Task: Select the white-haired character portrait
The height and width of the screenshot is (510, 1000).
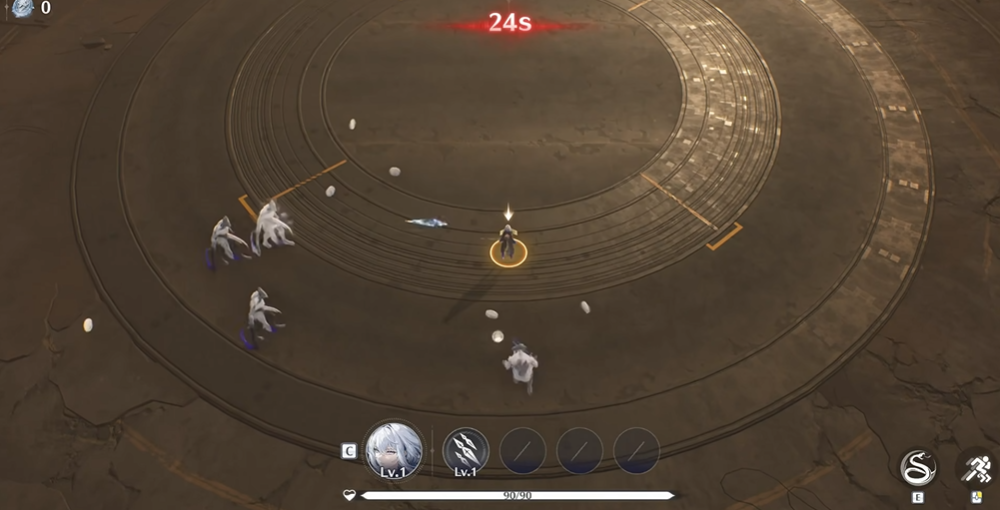Action: [x=393, y=449]
